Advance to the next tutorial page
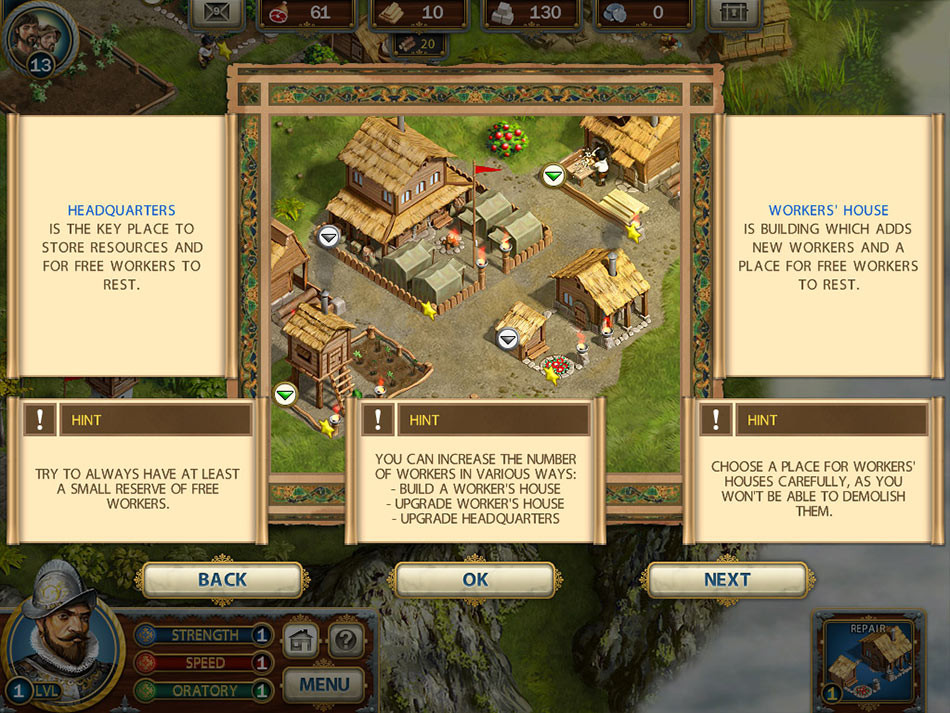Image resolution: width=950 pixels, height=713 pixels. pos(727,580)
